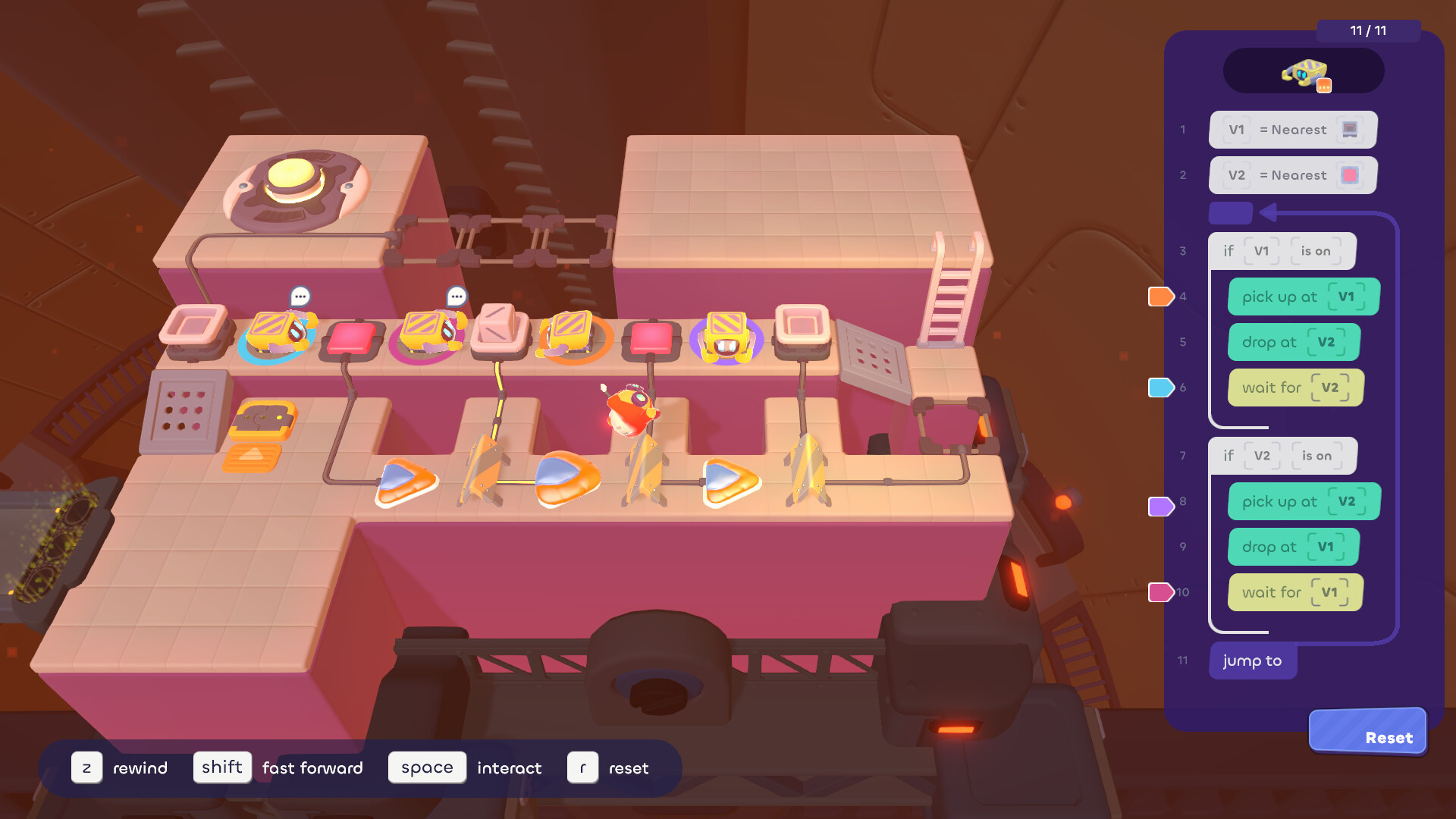Click the speech bubble above the second robot

[x=457, y=295]
